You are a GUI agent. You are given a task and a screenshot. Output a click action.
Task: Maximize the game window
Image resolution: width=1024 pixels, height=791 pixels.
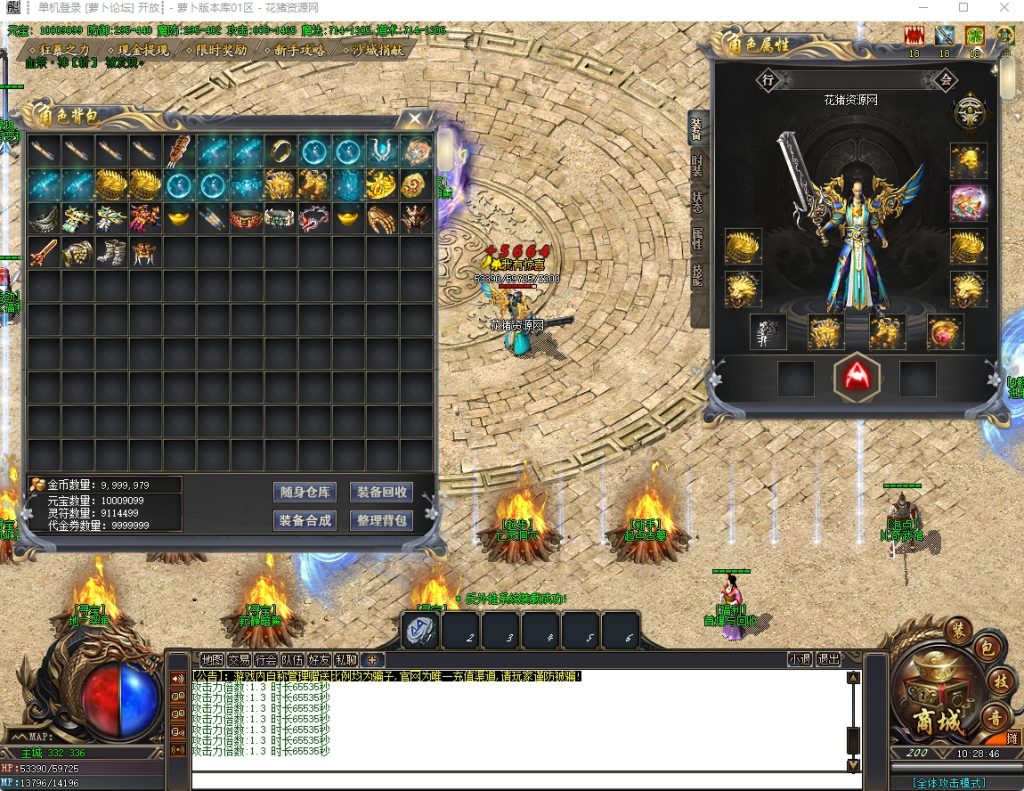964,8
